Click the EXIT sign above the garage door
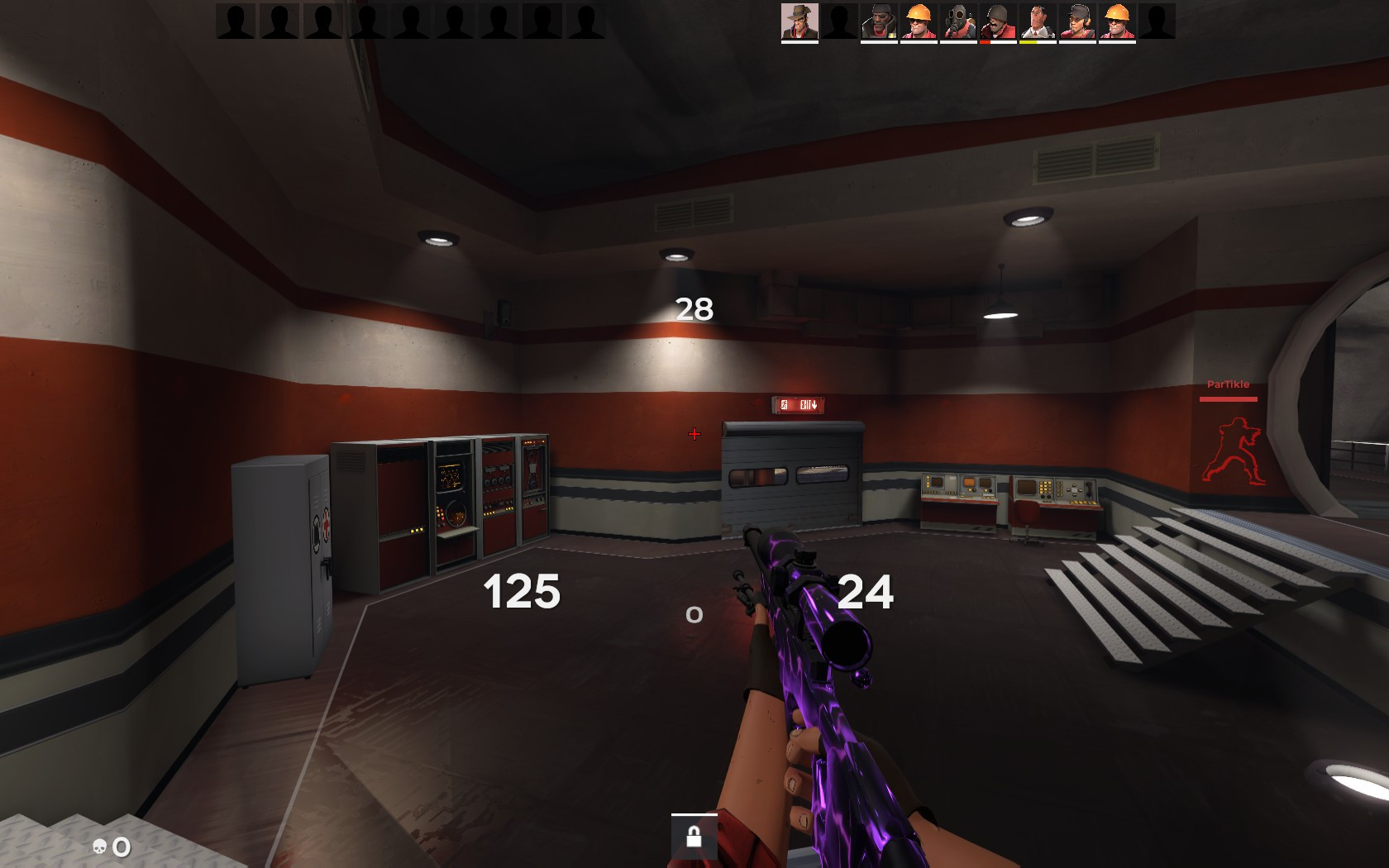Screen dimensions: 1389x868 798,405
